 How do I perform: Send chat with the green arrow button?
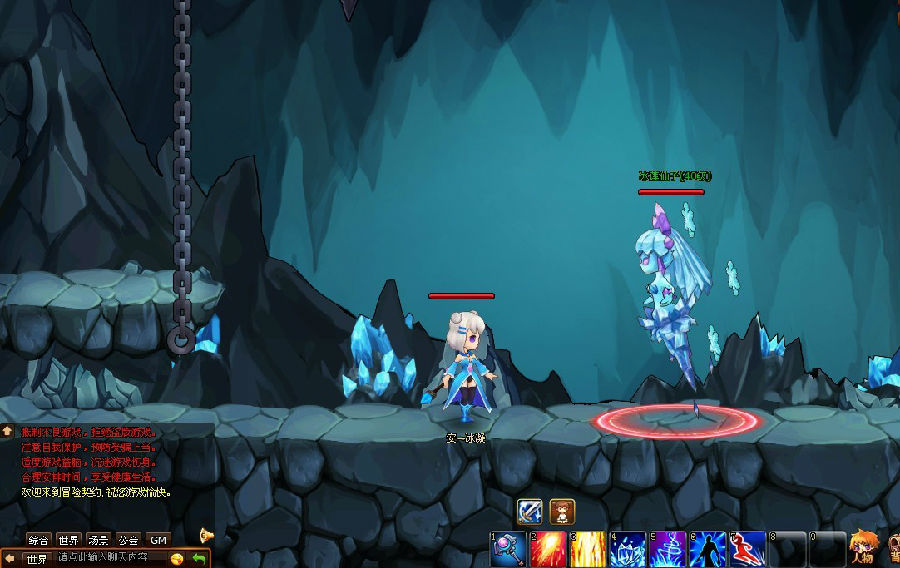[200, 558]
